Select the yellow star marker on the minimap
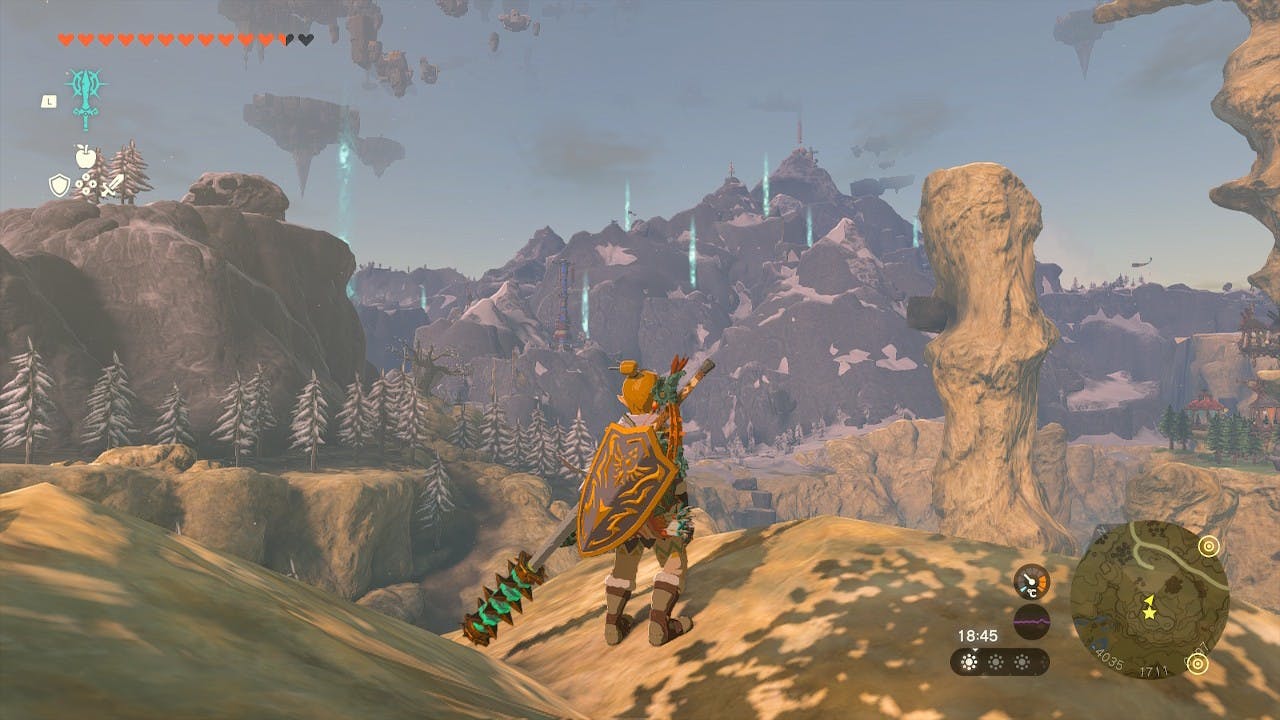 pyautogui.click(x=1149, y=606)
